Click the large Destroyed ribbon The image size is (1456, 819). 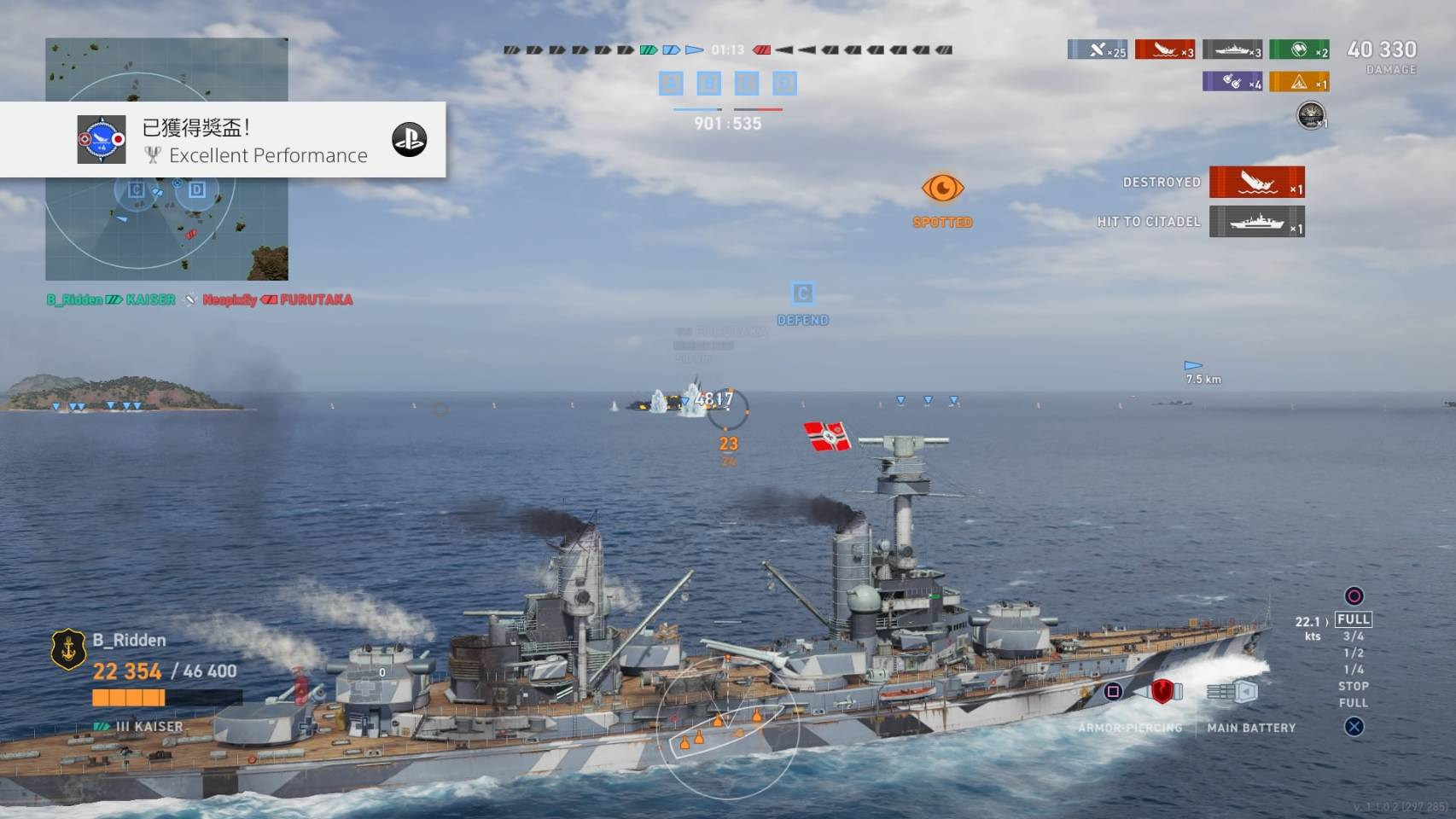[1256, 182]
